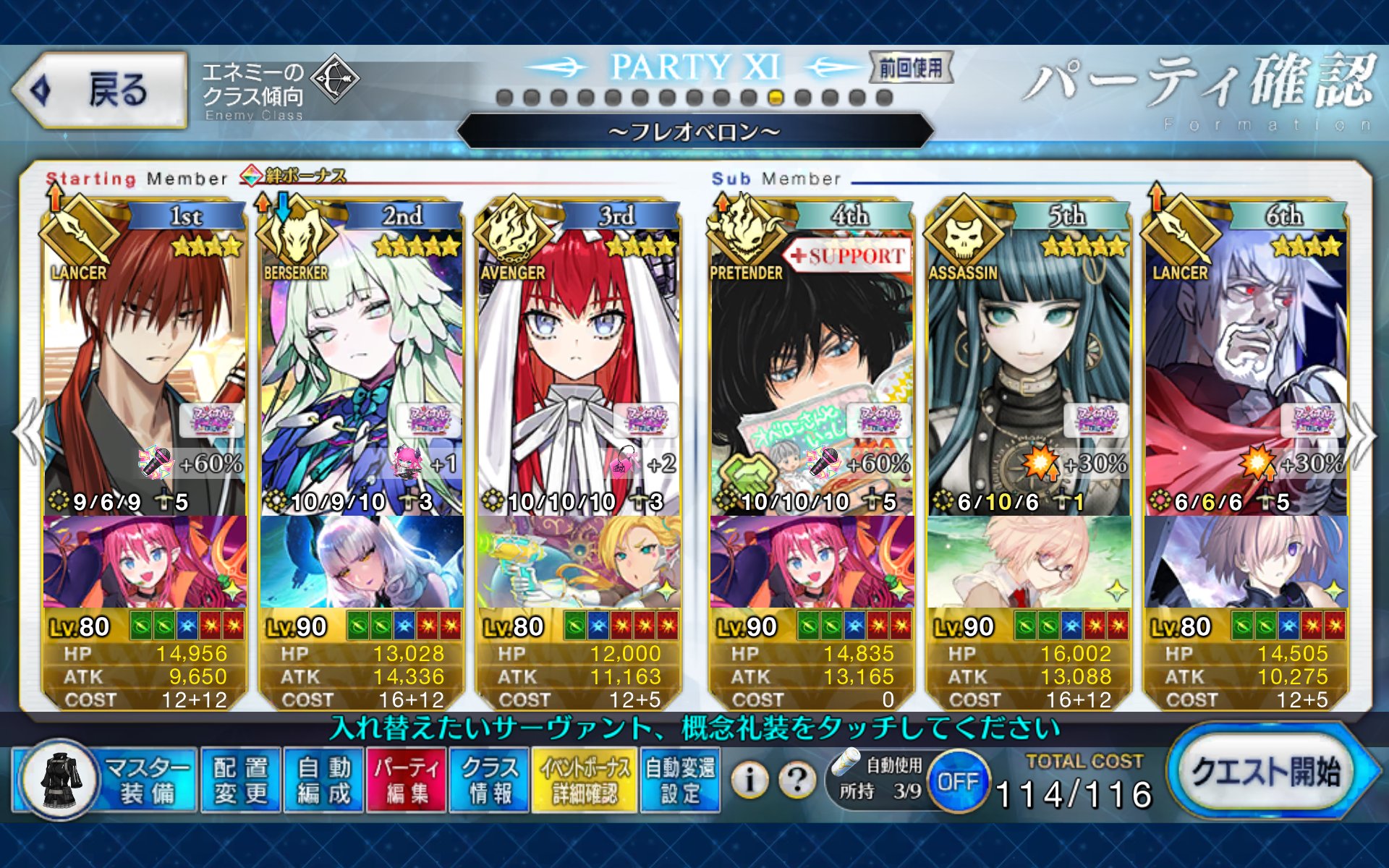Use 自動編成 auto formation

[x=323, y=781]
